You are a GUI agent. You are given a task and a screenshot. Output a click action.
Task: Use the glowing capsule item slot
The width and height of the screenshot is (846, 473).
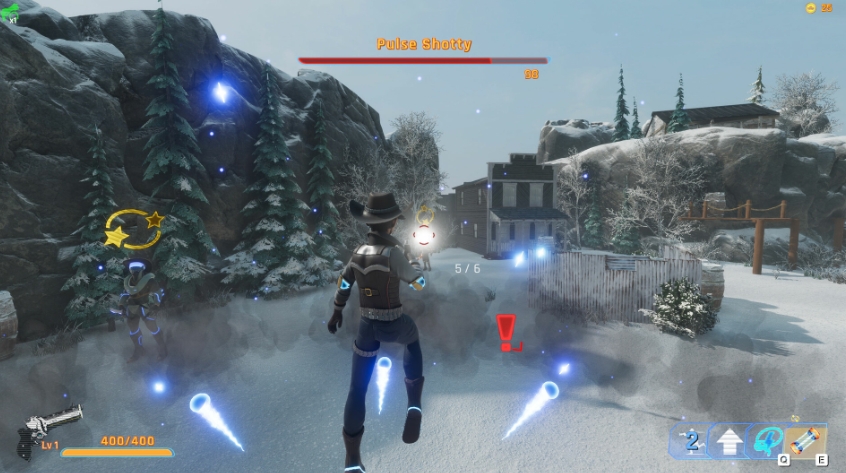(806, 440)
